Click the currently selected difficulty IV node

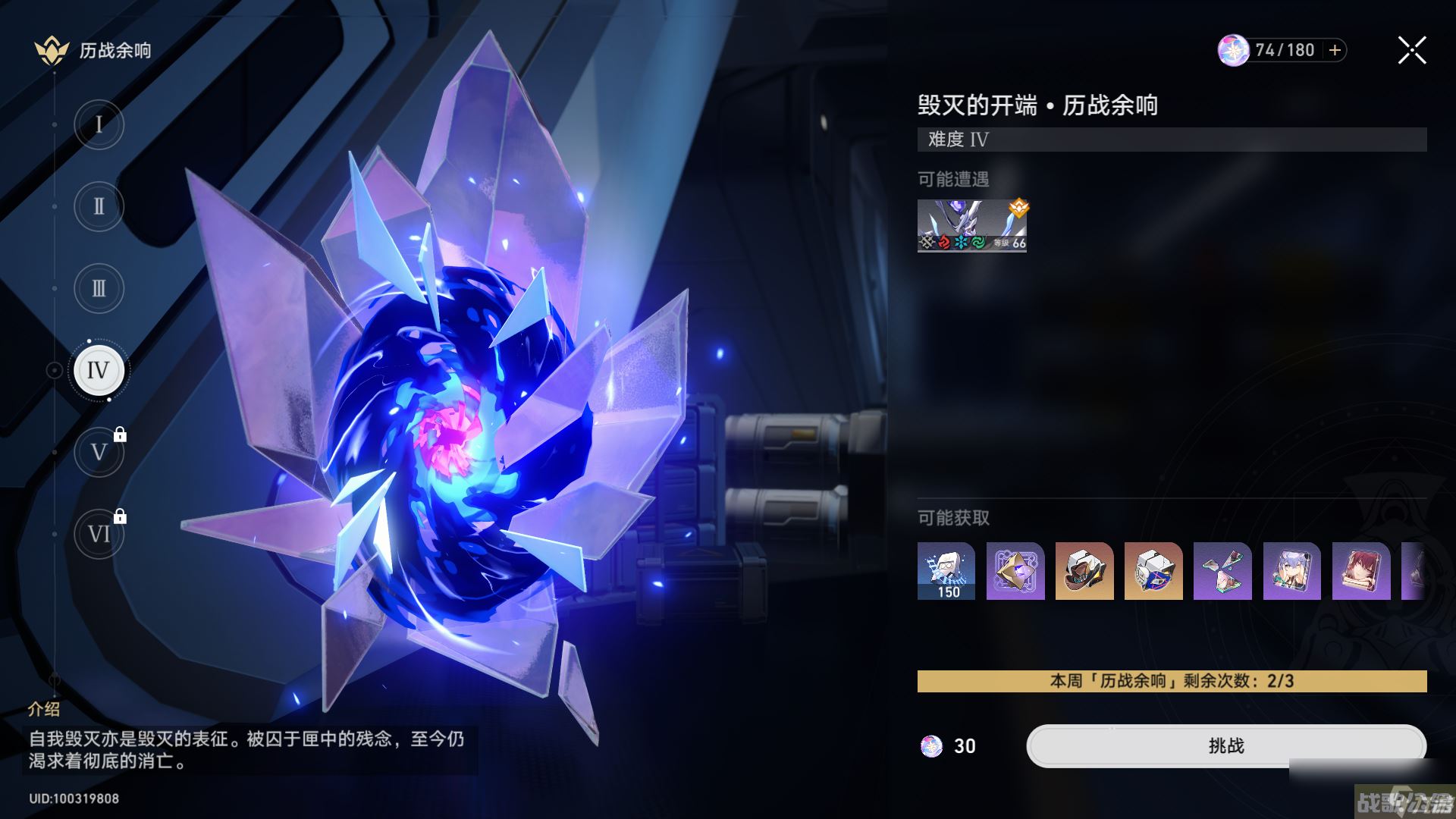98,371
